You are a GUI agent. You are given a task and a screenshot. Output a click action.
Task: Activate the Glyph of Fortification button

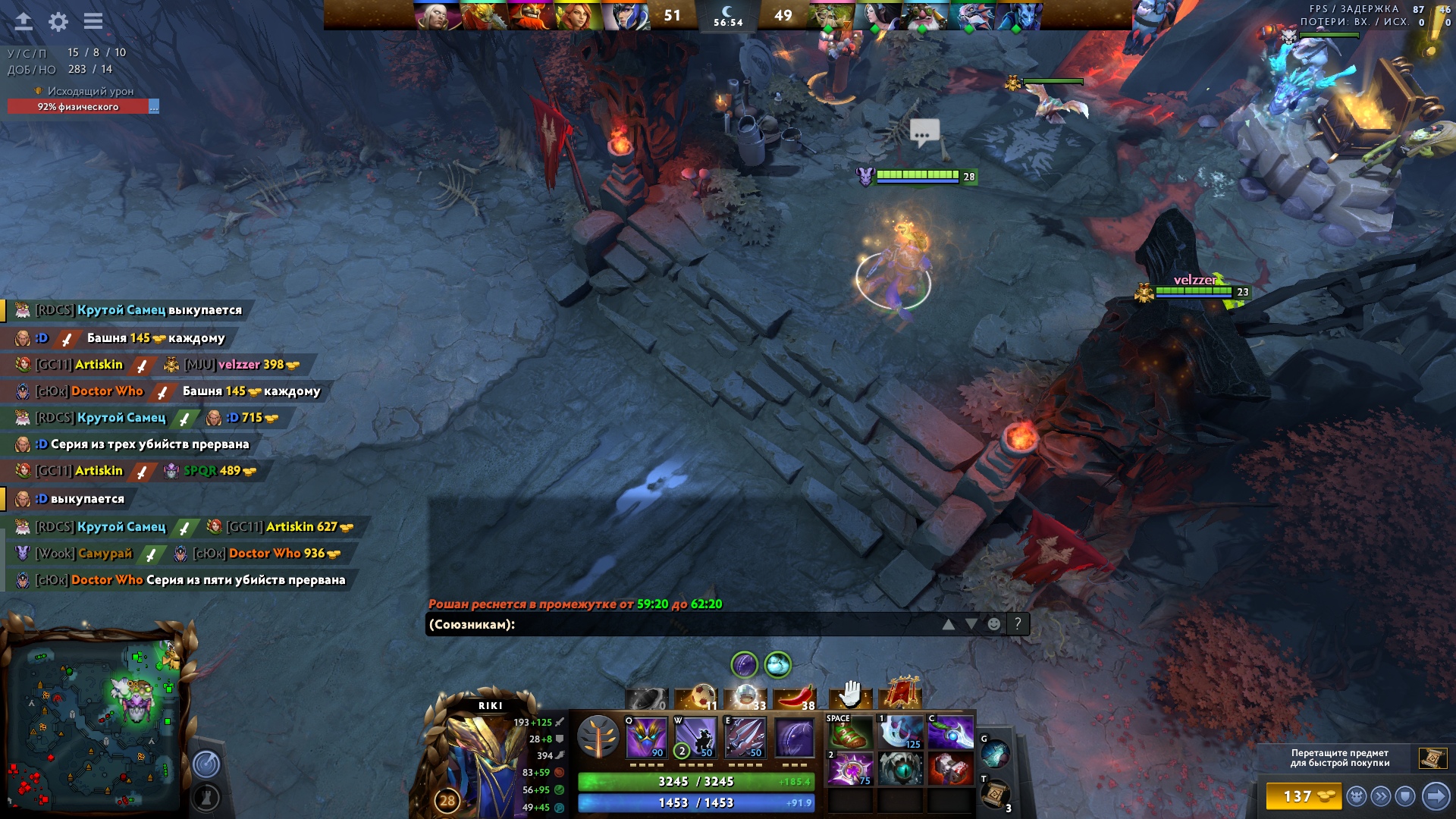point(206,797)
